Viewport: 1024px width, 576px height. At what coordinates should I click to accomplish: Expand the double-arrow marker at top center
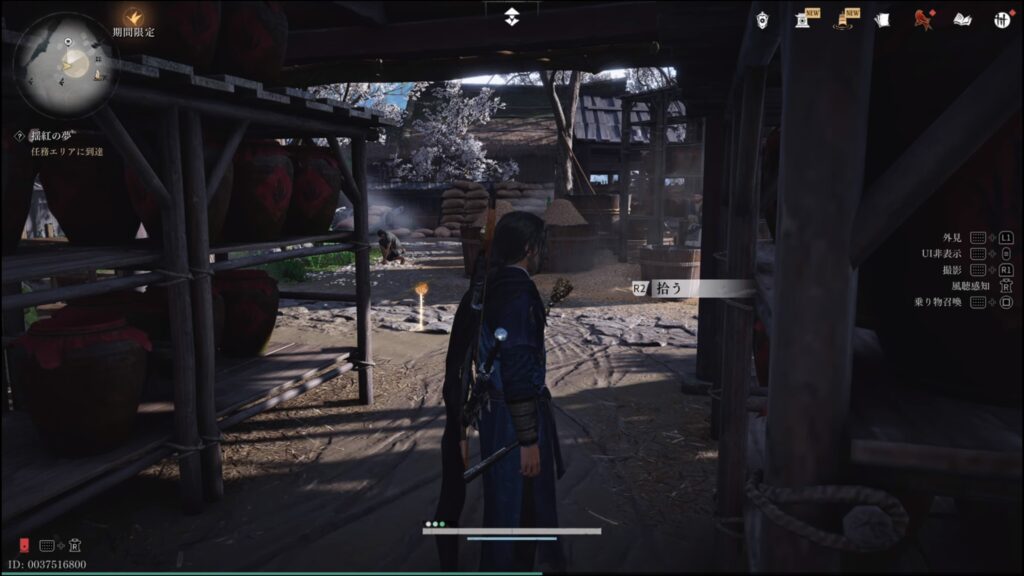point(512,17)
